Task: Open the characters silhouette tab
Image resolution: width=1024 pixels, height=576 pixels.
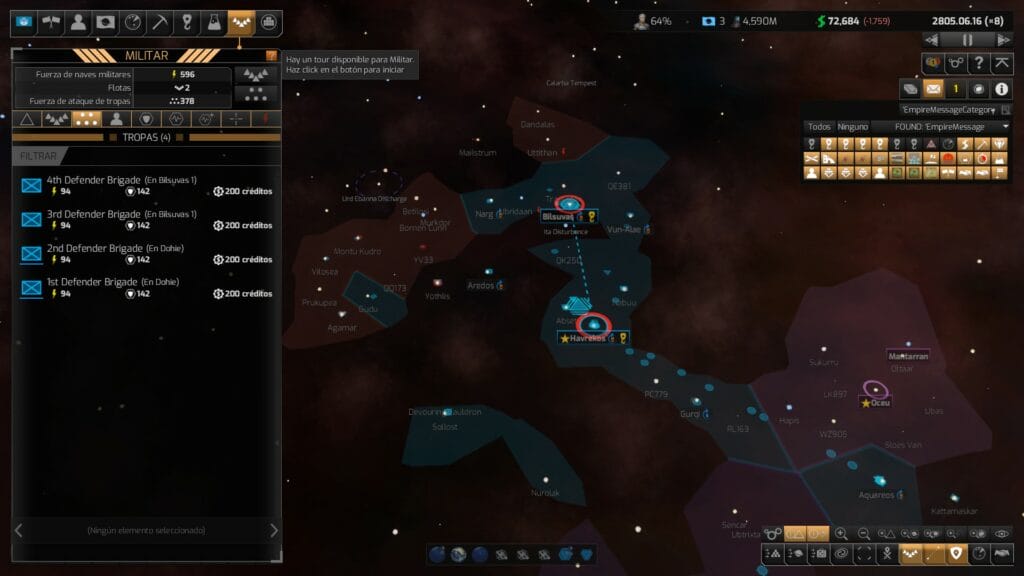Action: coord(78,22)
